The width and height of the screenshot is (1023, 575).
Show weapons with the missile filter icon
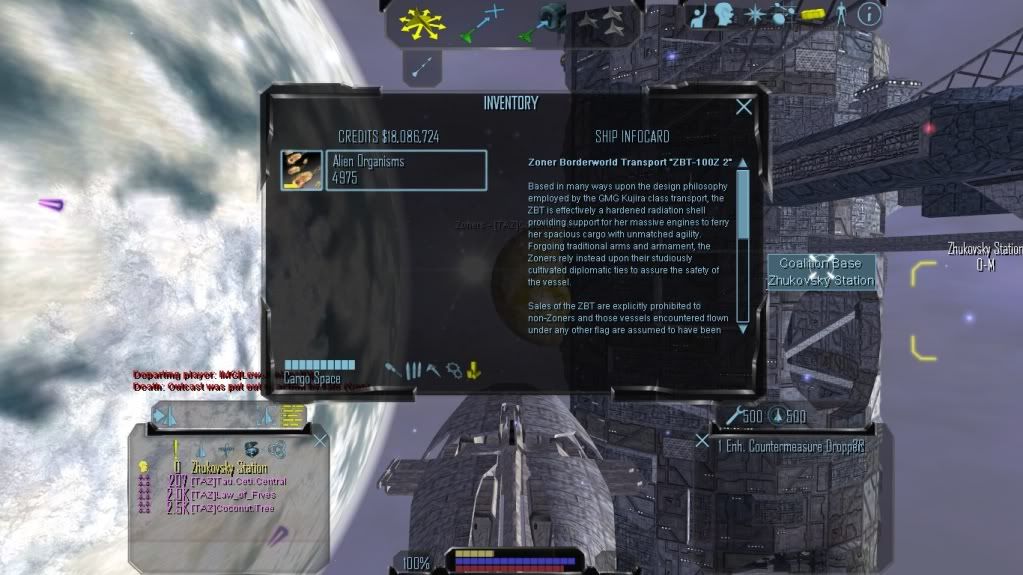394,370
